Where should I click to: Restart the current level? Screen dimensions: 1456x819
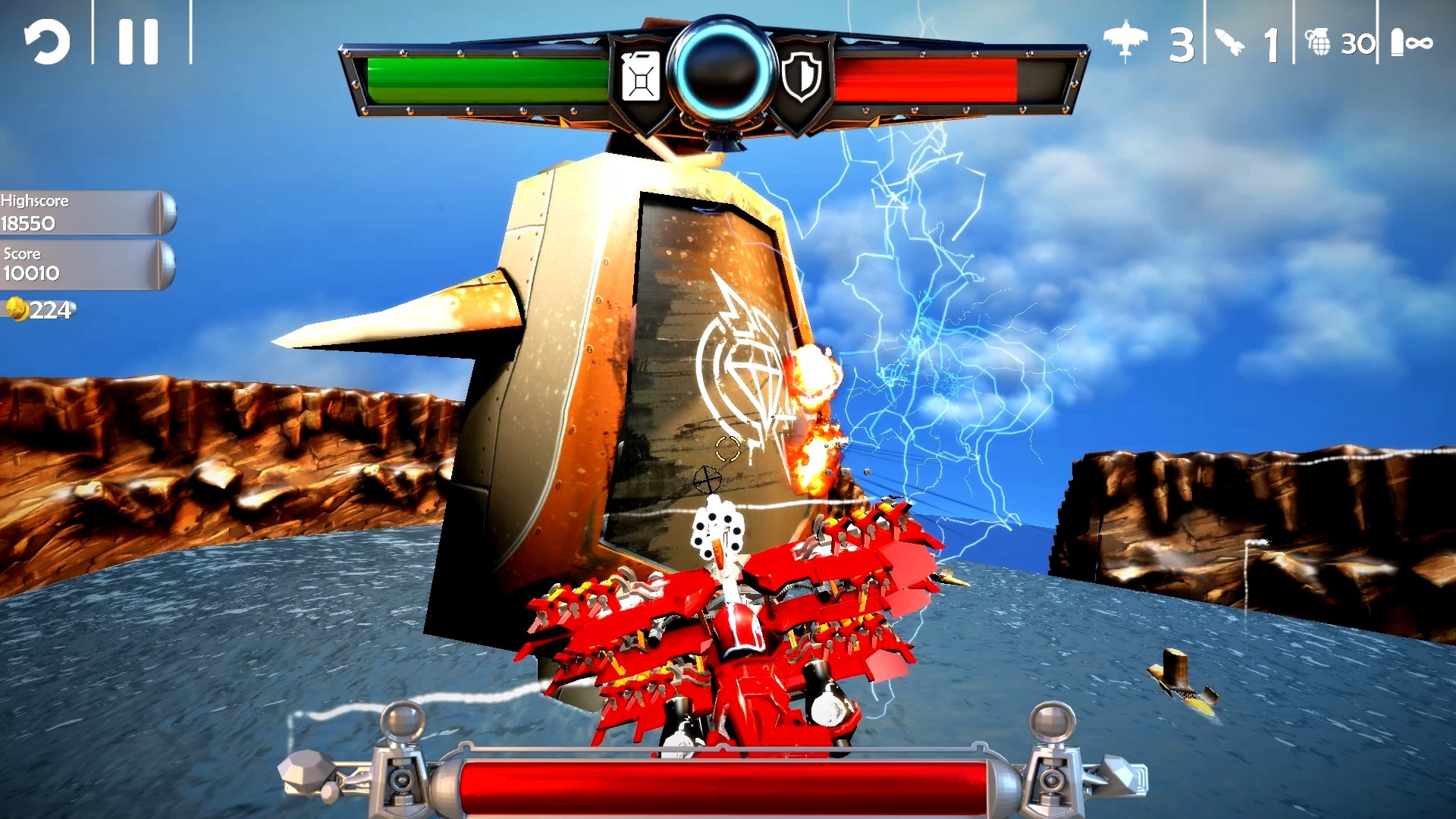[x=47, y=42]
